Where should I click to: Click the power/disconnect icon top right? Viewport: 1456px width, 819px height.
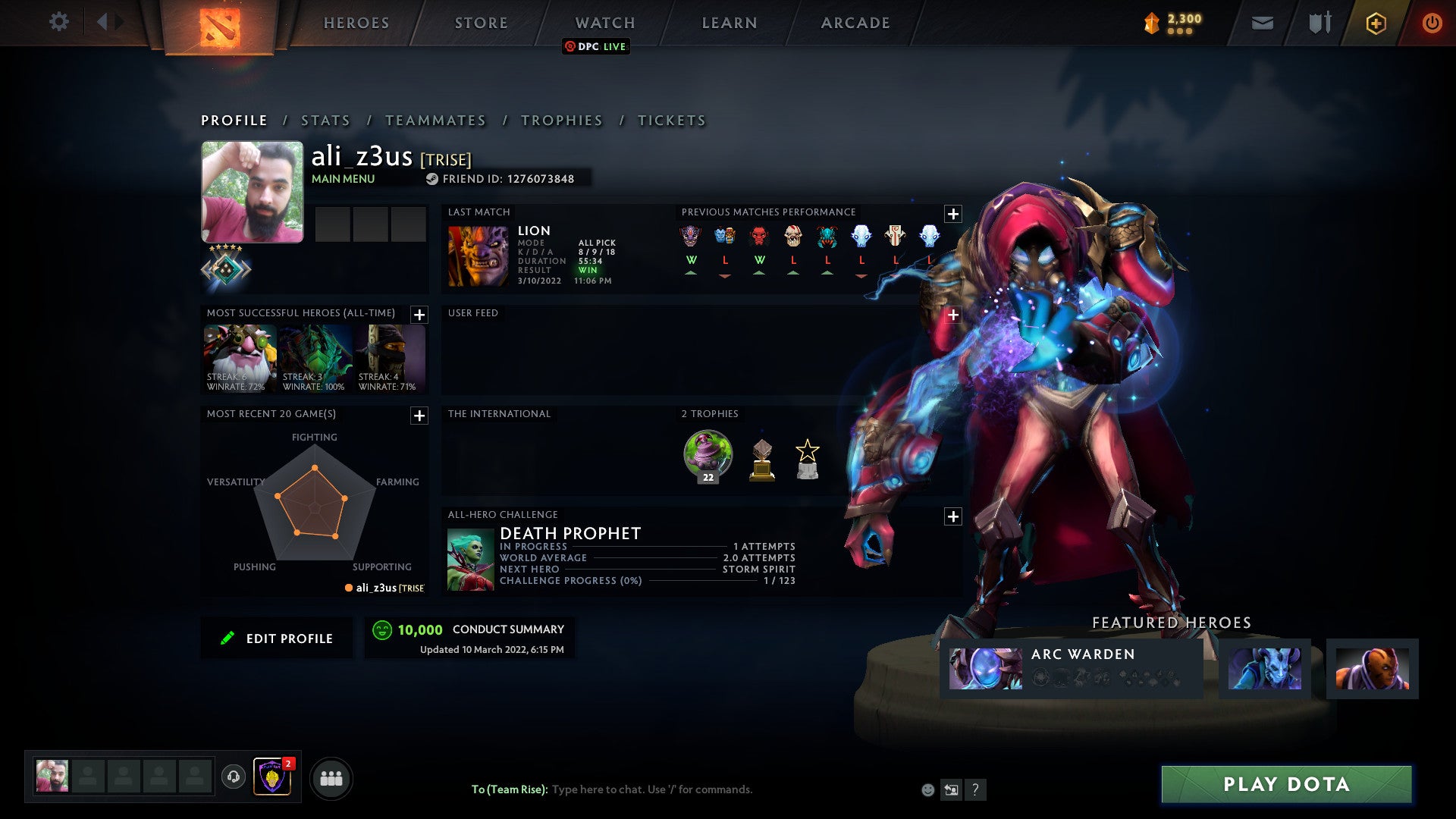point(1432,23)
